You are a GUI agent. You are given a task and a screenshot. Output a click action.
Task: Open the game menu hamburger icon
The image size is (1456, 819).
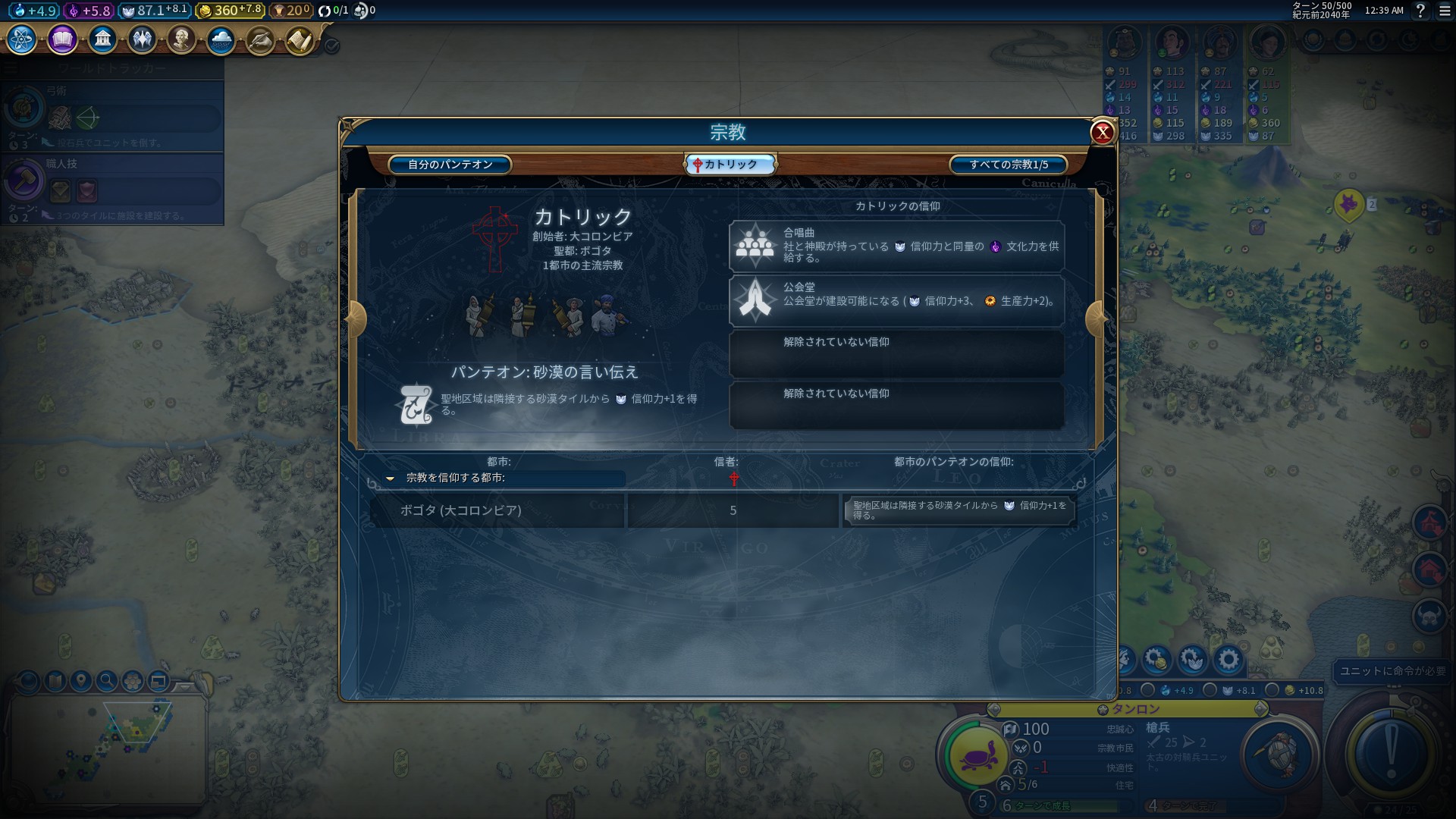point(1445,11)
